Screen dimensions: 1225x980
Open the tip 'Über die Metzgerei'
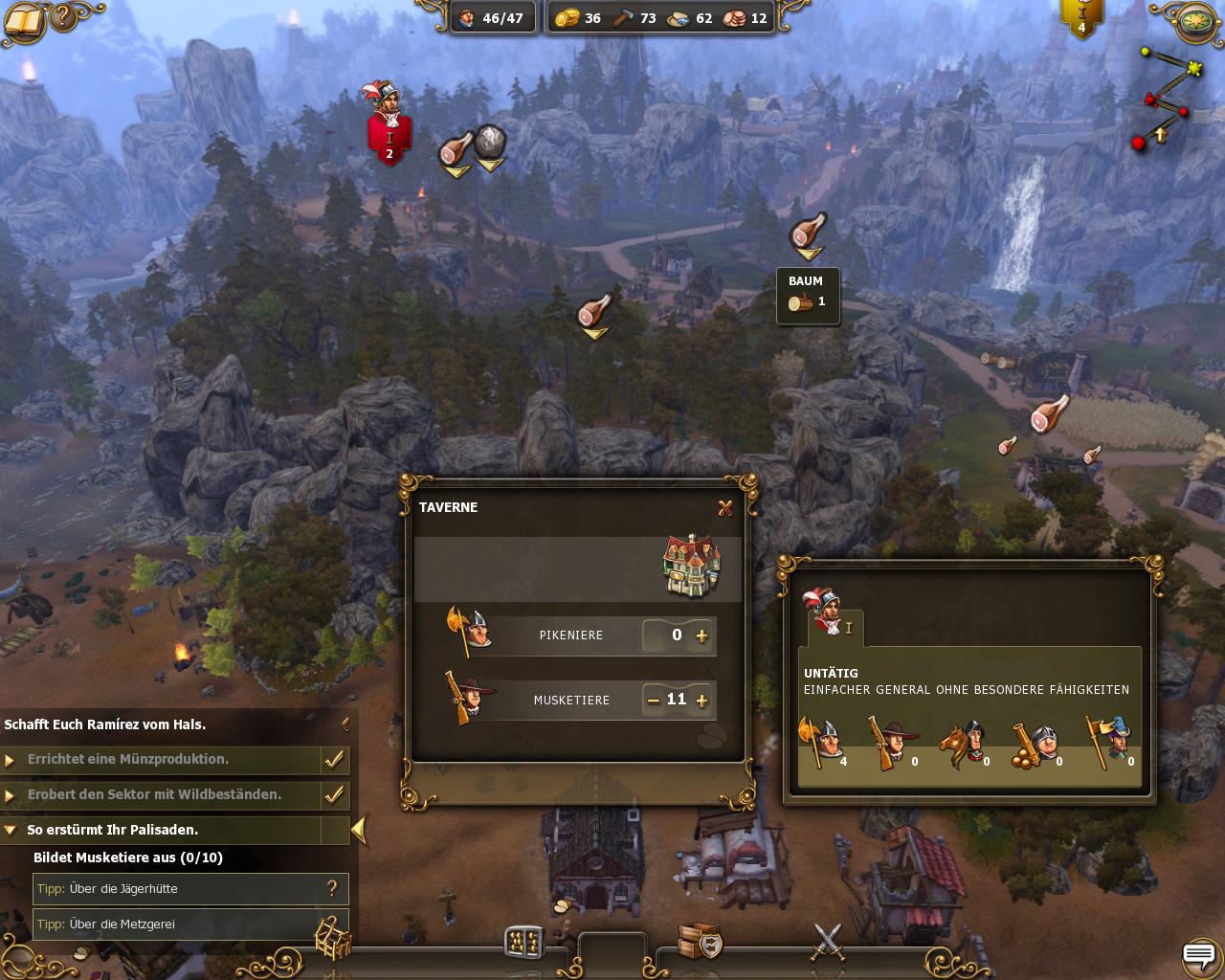pos(189,924)
